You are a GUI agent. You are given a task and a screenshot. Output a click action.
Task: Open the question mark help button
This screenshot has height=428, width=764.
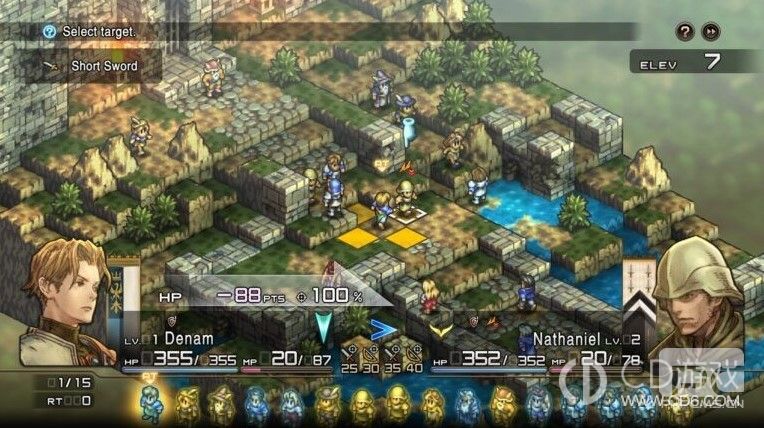pos(686,31)
